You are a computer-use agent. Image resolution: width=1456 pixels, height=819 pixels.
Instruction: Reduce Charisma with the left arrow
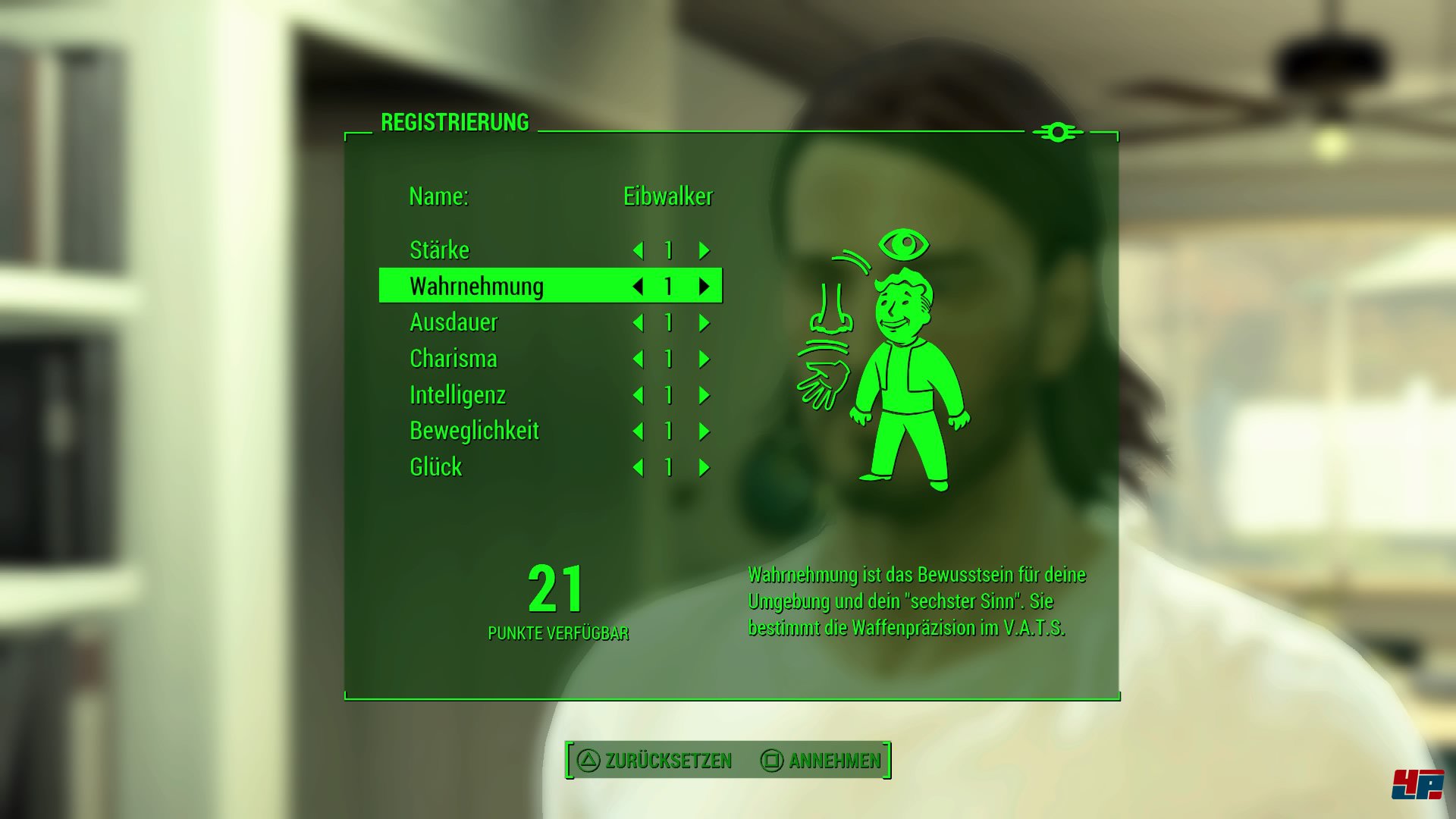tap(638, 359)
